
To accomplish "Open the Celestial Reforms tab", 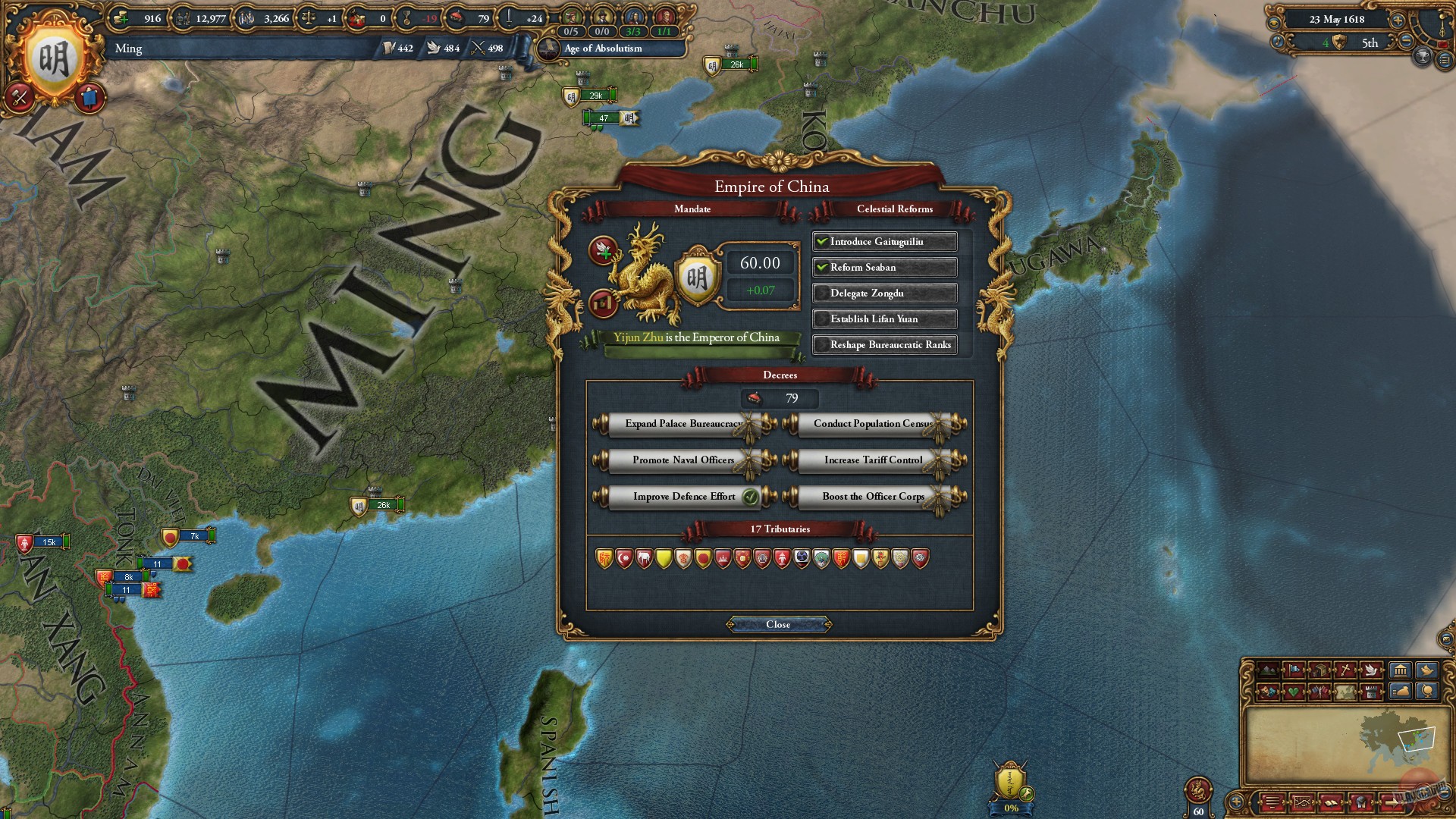I will 894,209.
